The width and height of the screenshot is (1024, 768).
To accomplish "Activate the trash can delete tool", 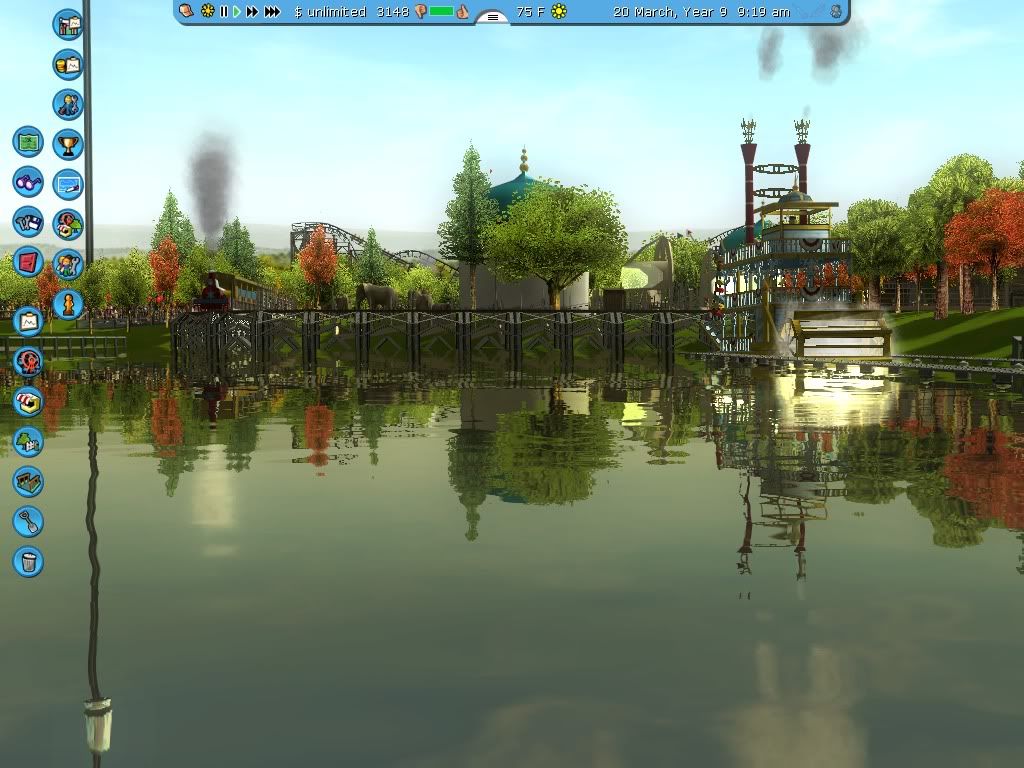I will tap(28, 561).
